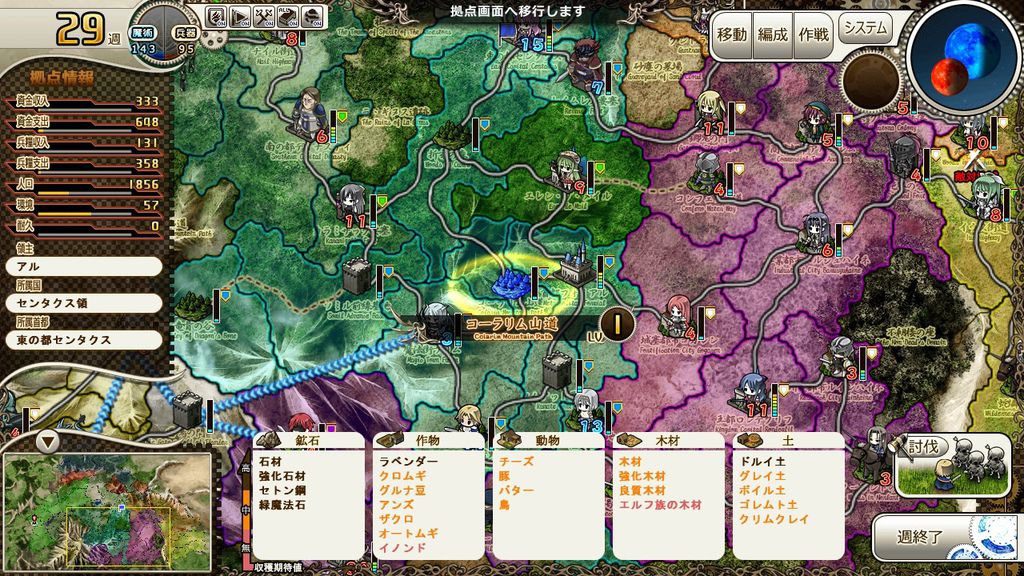This screenshot has height=576, width=1024.
Task: Select the コーラリム山道 location label
Action: pyautogui.click(x=510, y=325)
